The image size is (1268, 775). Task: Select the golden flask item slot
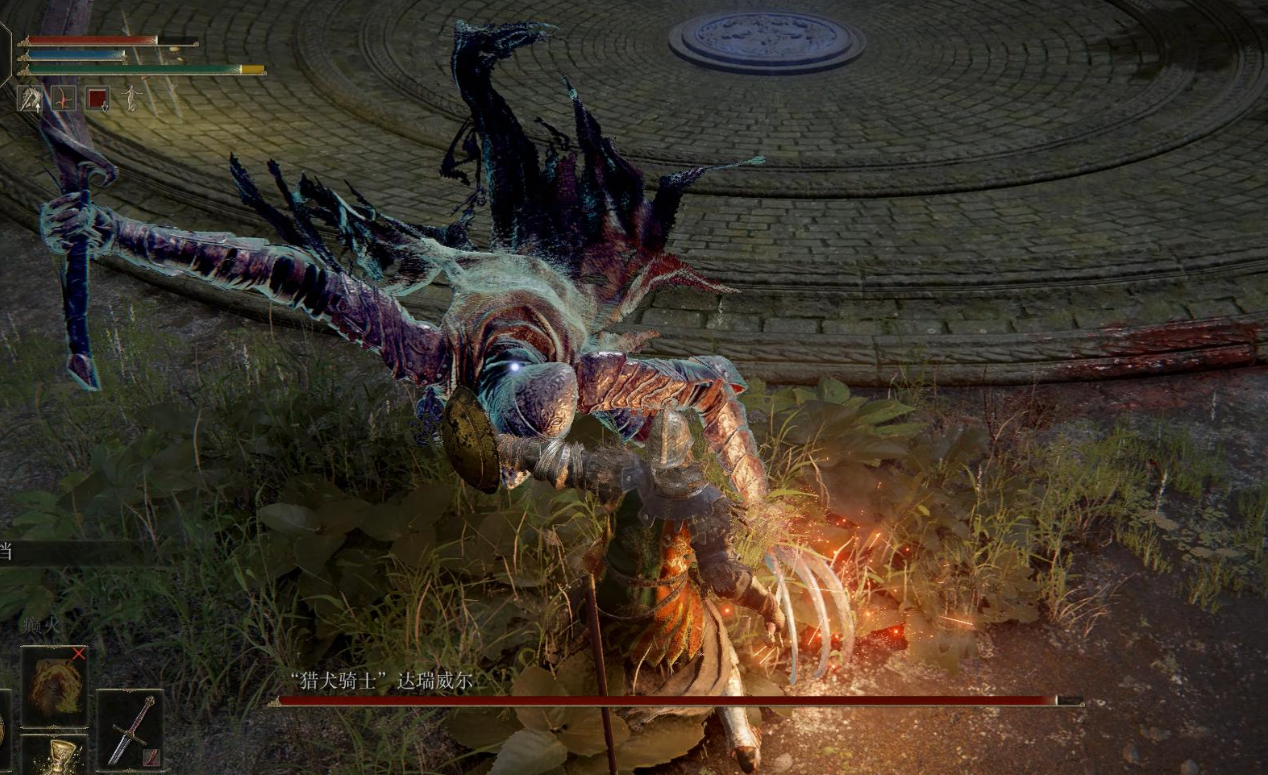tap(54, 756)
